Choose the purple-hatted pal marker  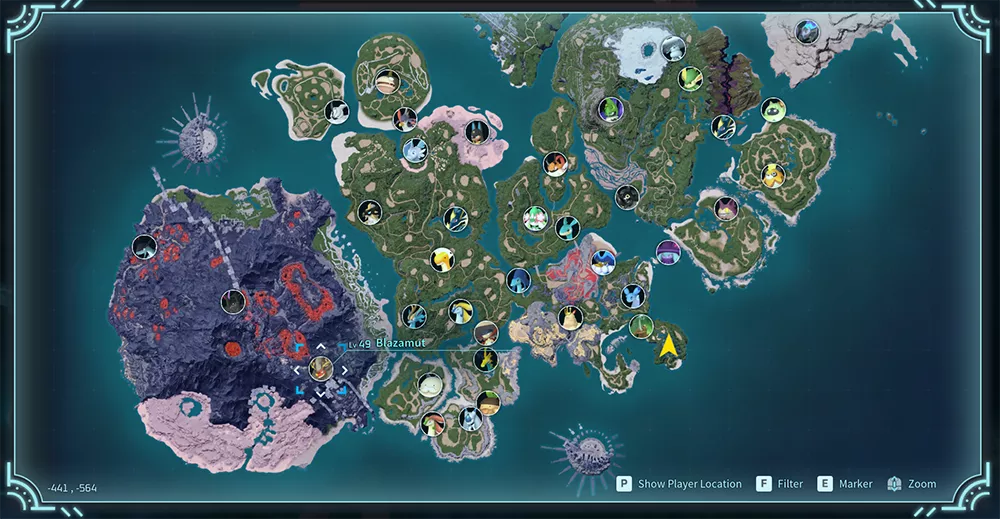coord(668,252)
